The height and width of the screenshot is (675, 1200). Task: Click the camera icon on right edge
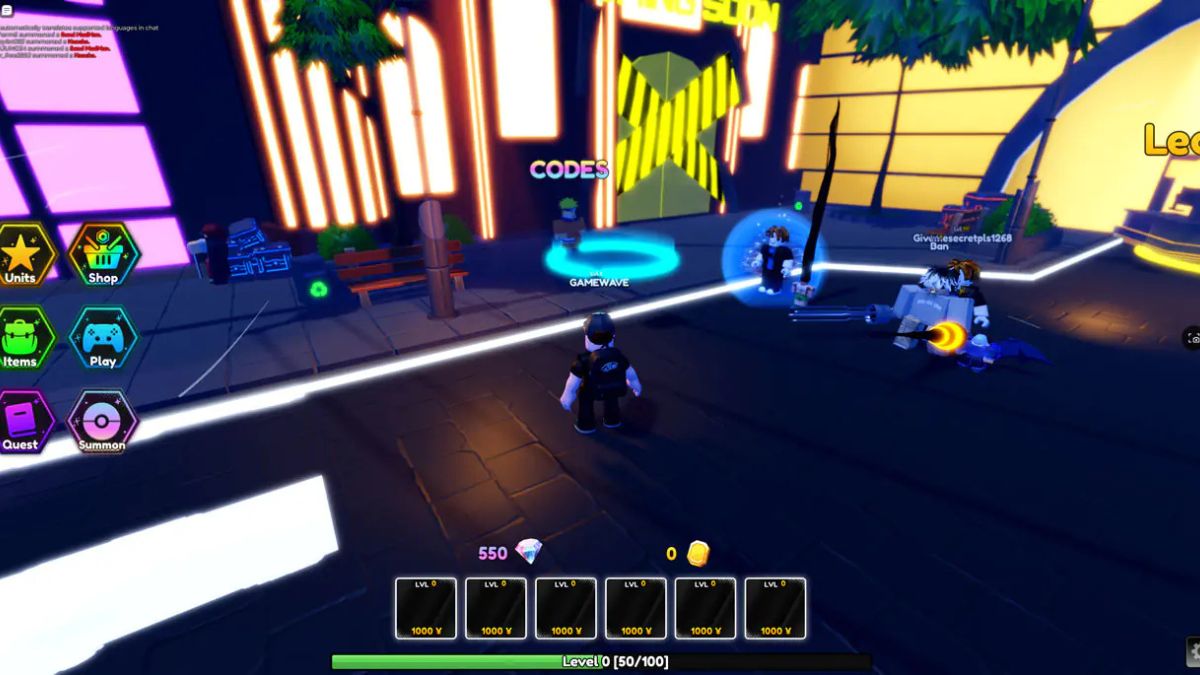tap(1192, 339)
